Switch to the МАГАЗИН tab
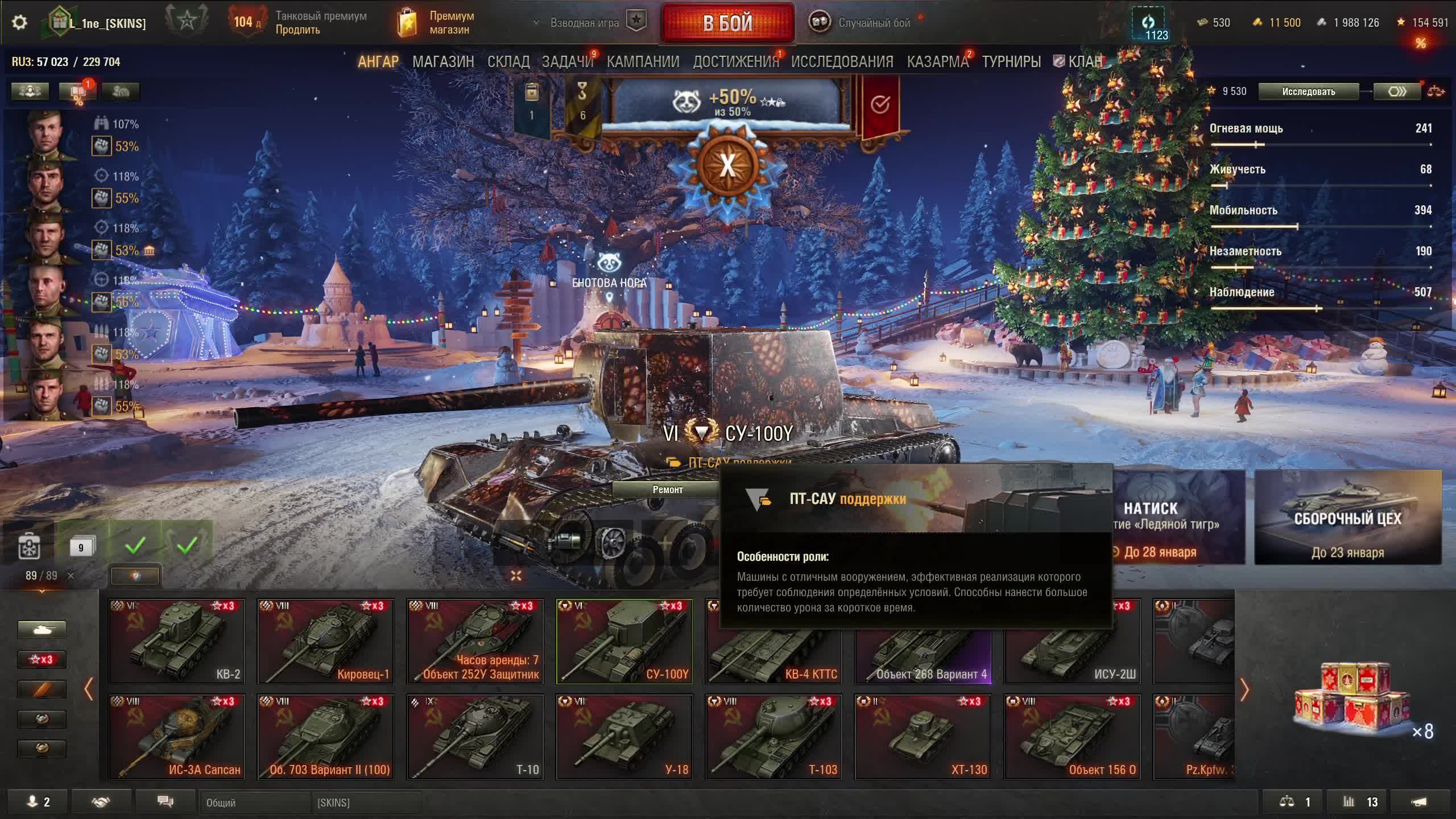1456x819 pixels. point(443,61)
